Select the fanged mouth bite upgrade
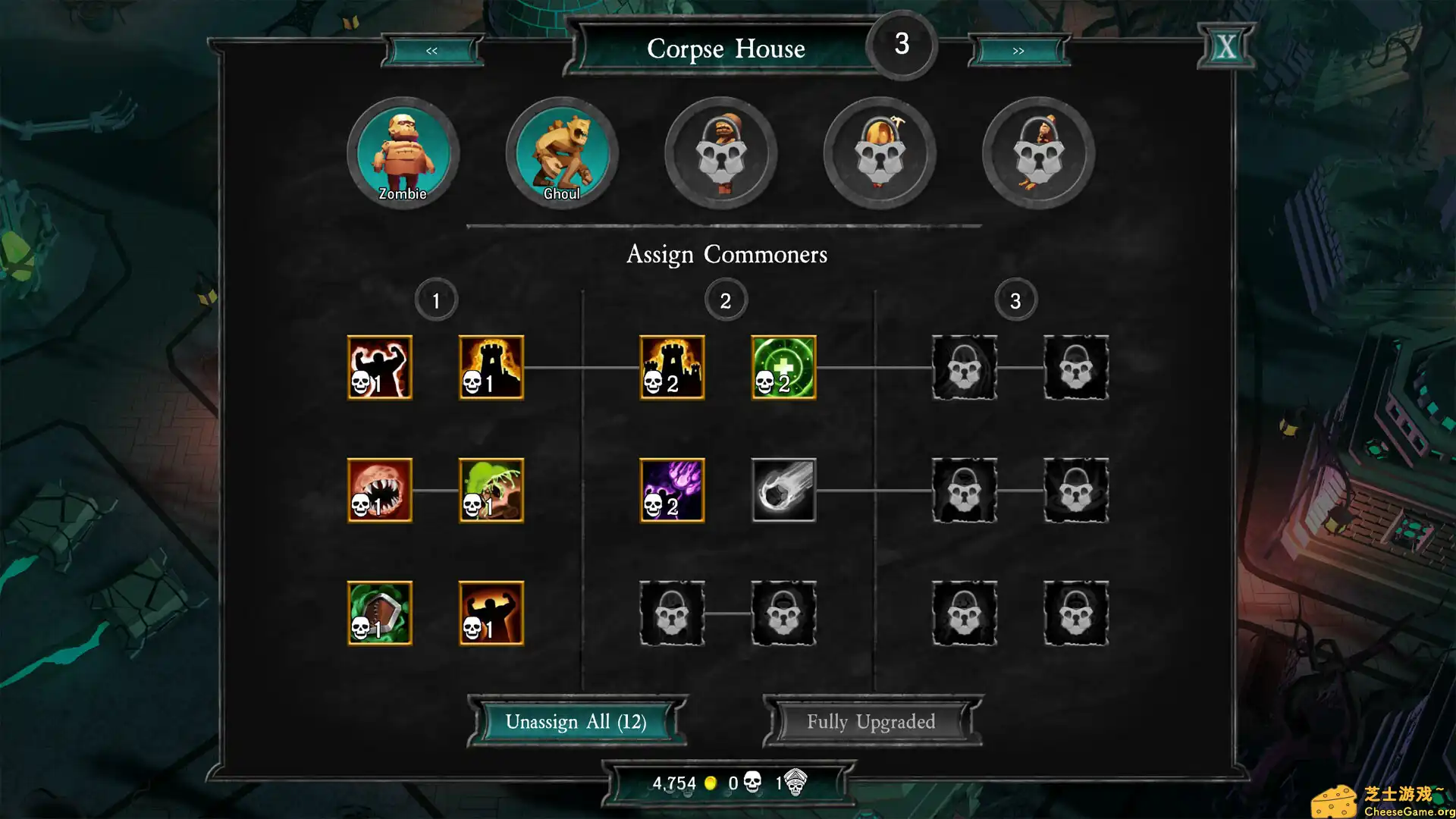The width and height of the screenshot is (1456, 819). click(x=380, y=491)
